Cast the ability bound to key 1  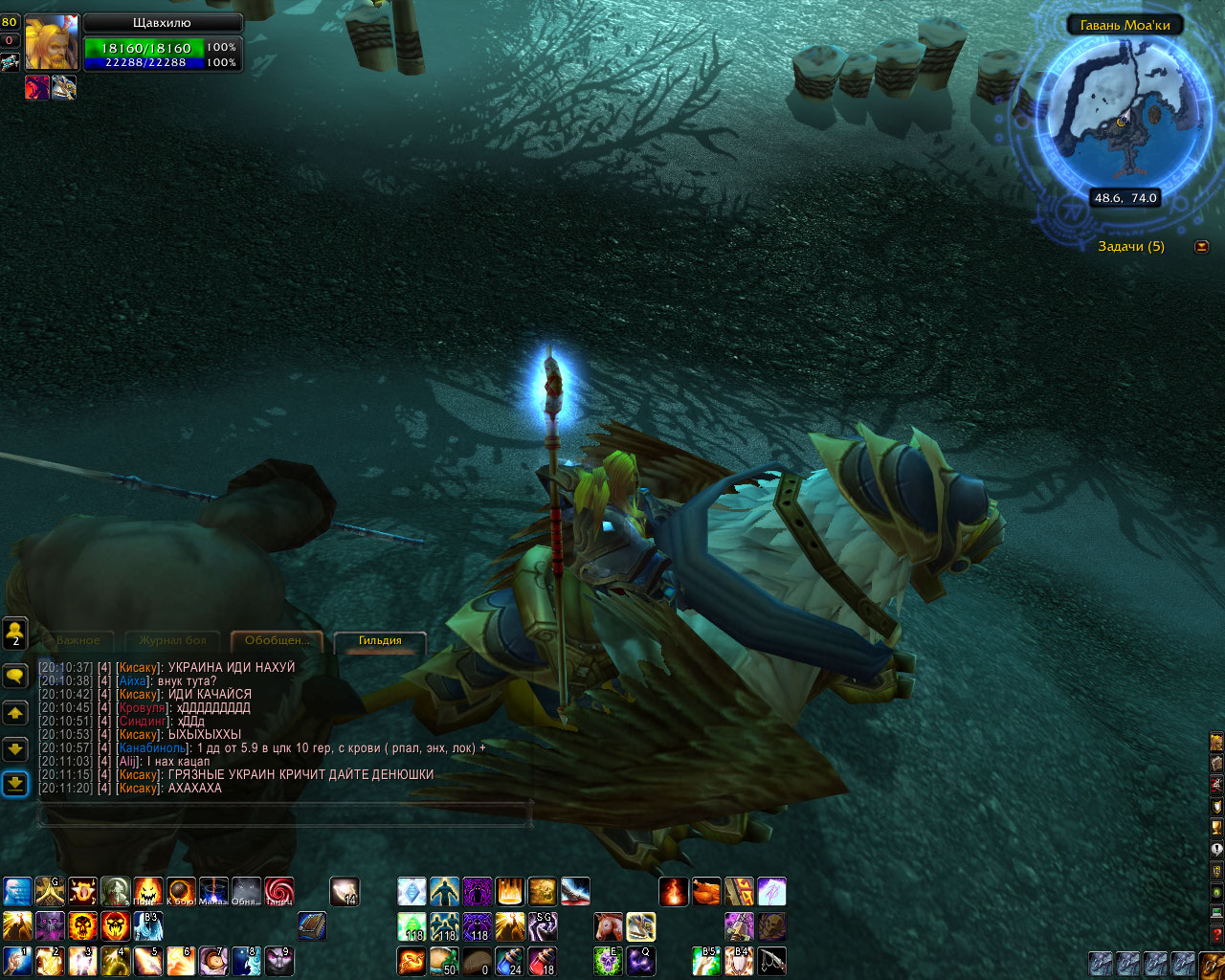point(17,961)
